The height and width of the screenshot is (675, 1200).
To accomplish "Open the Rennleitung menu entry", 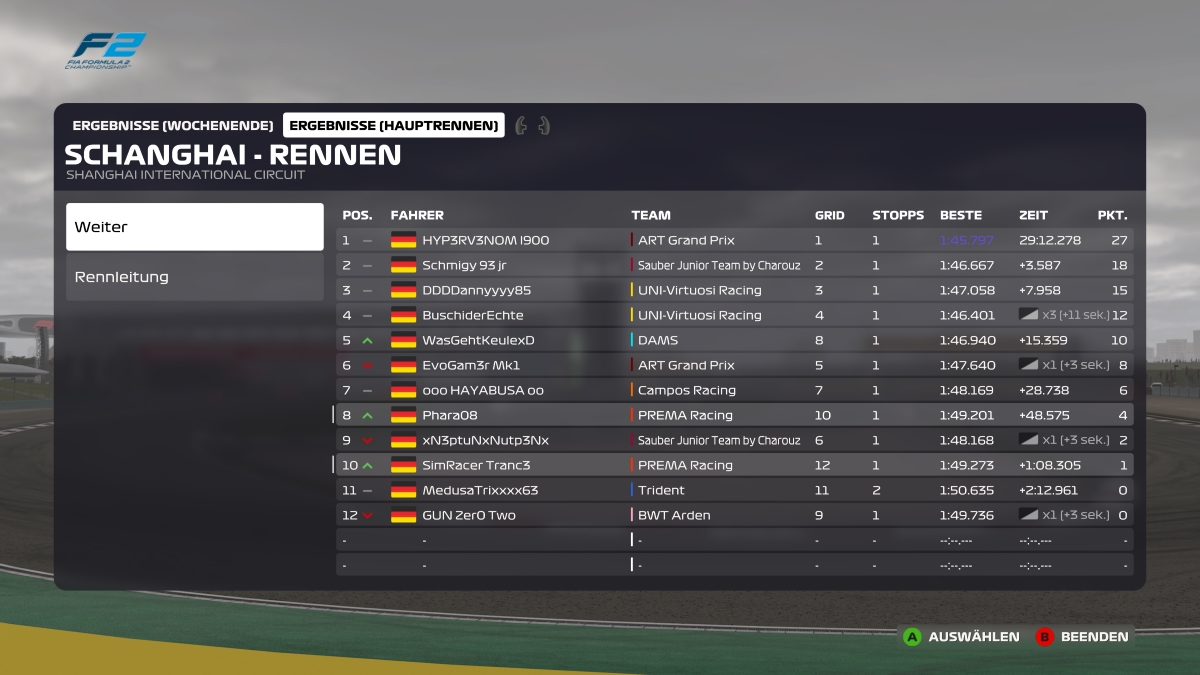I will pos(195,277).
